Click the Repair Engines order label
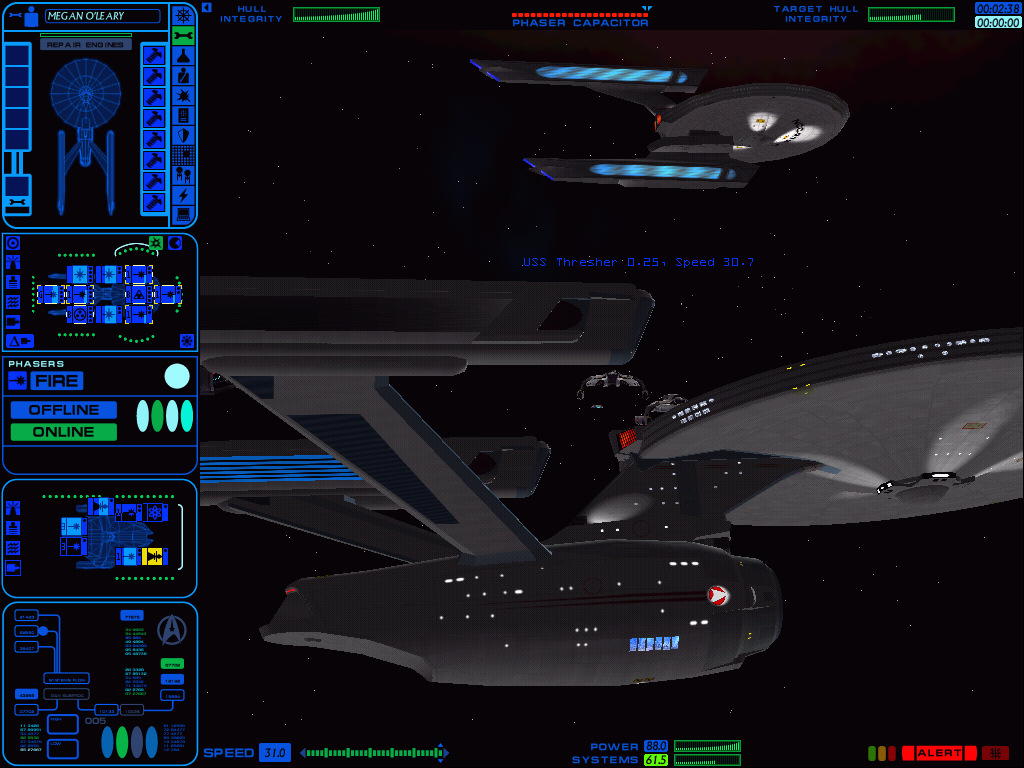 [86, 45]
